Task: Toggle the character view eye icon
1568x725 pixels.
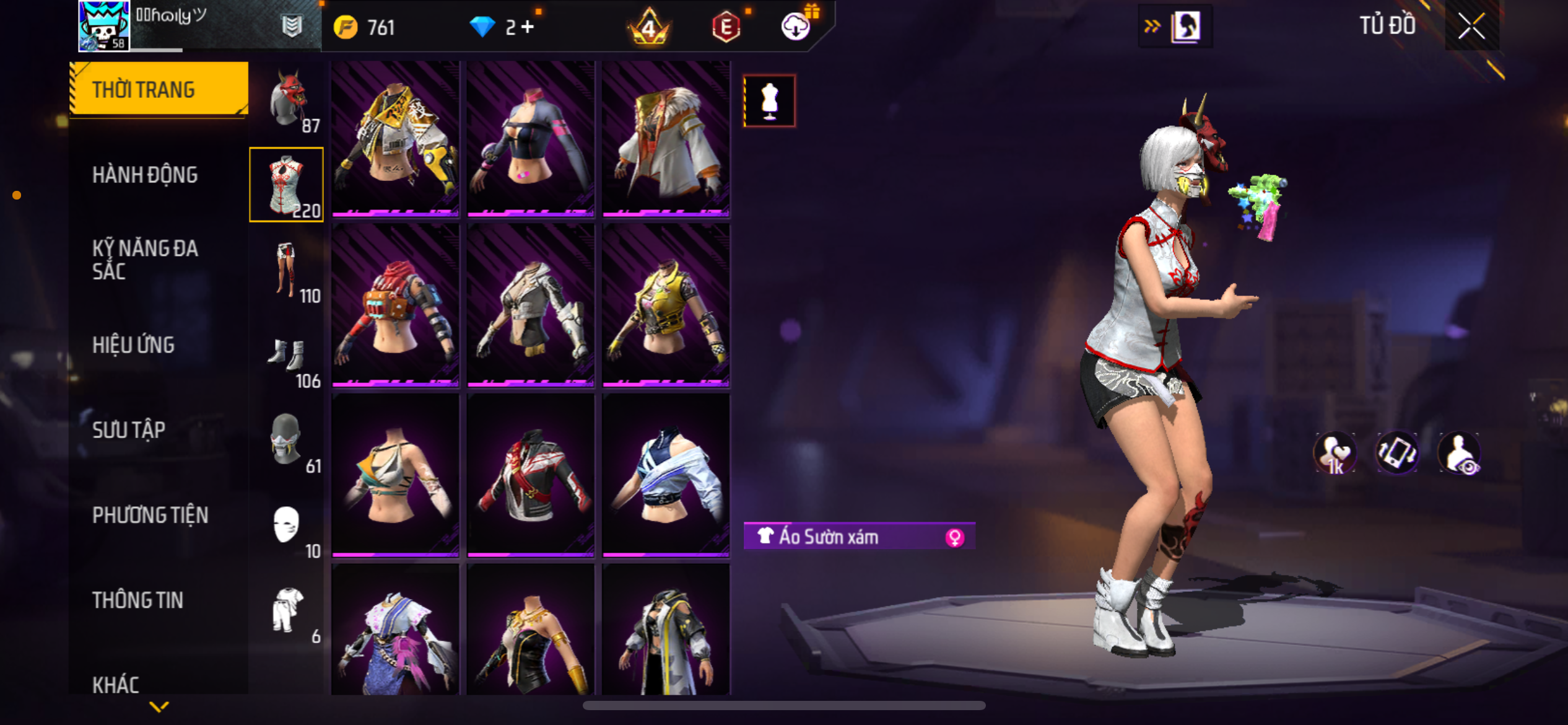Action: click(x=1460, y=454)
